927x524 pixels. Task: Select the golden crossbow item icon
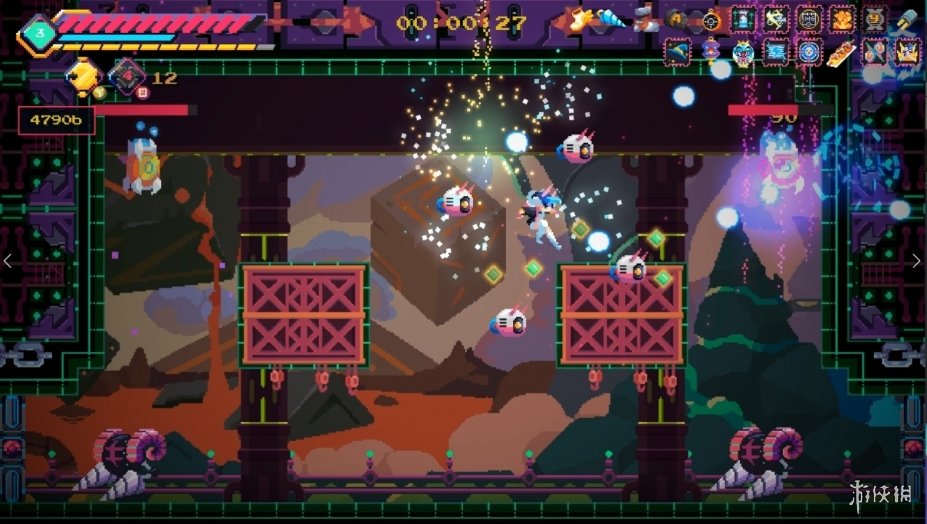(776, 19)
